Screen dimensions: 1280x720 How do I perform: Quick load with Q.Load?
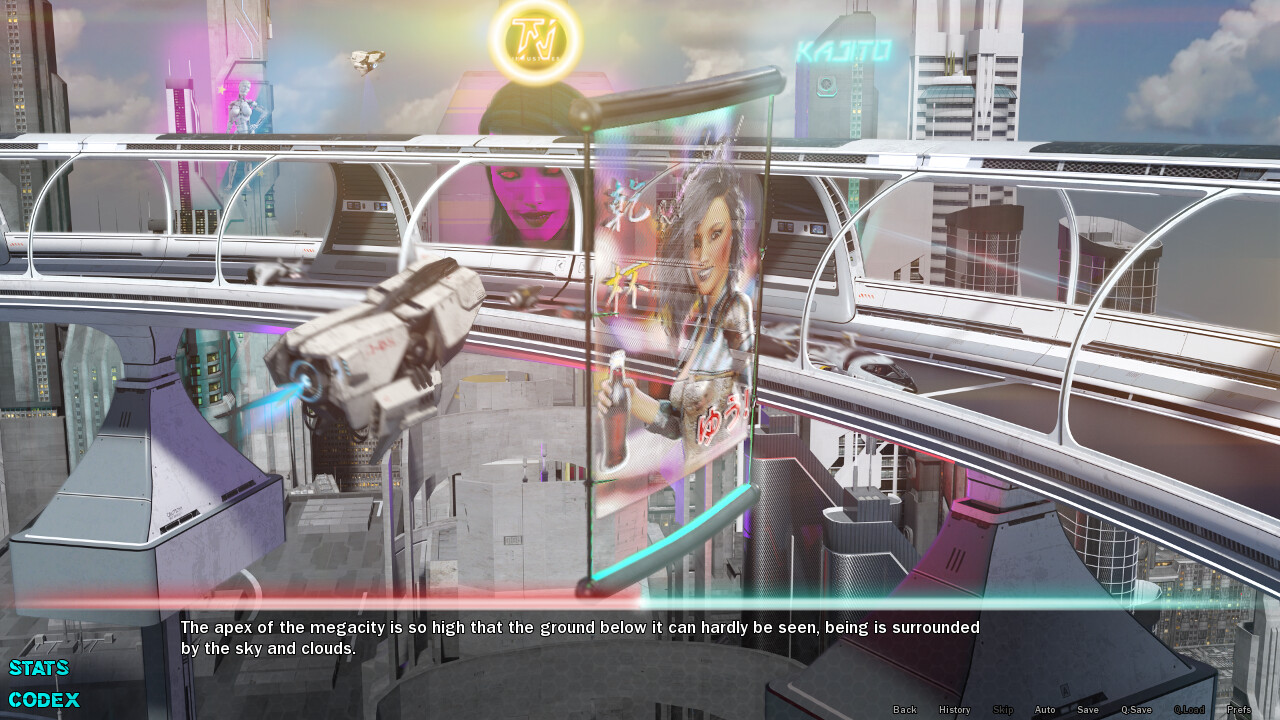1189,710
